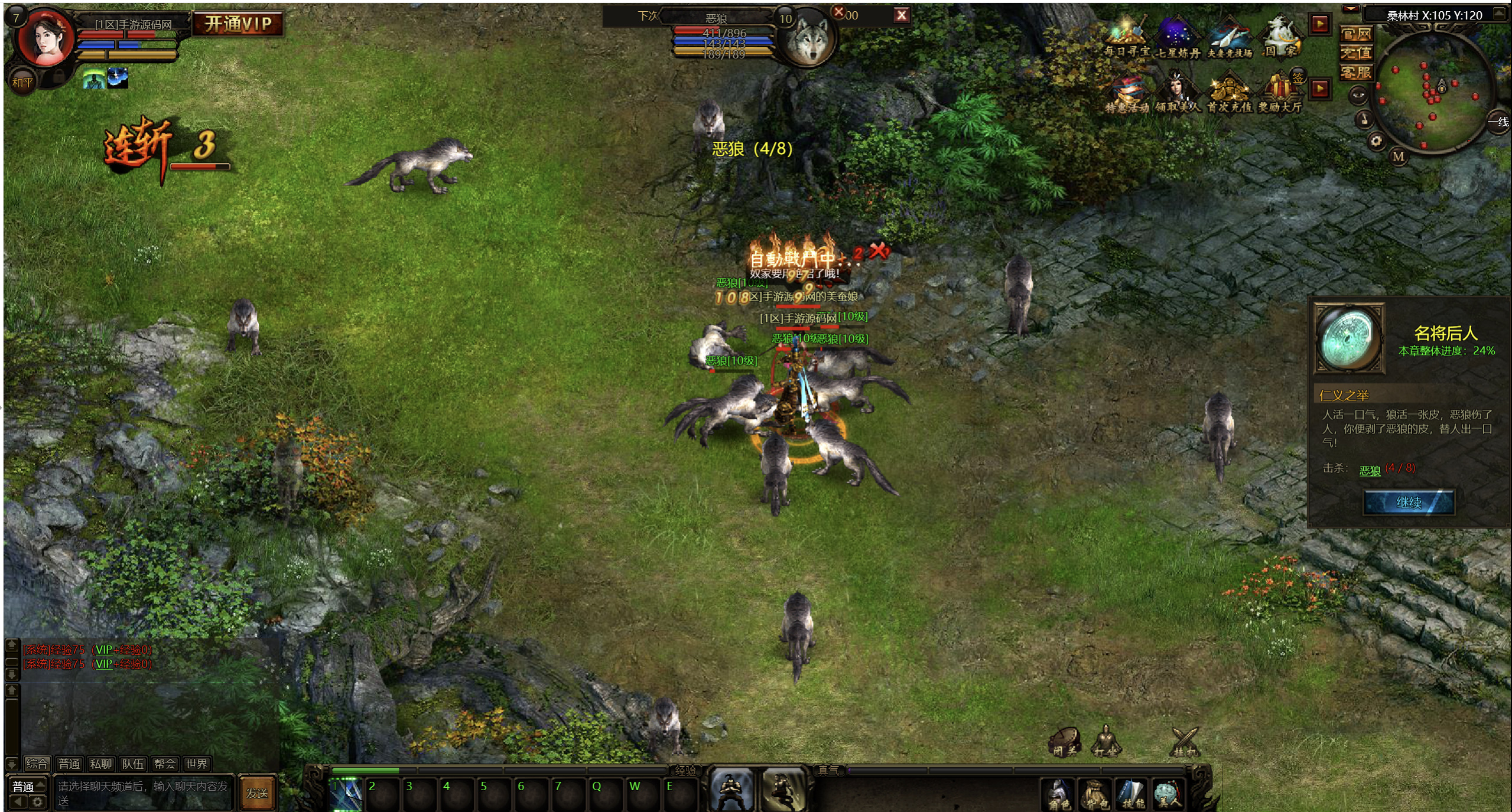Close the wolf target frame
The width and height of the screenshot is (1512, 812).
point(900,15)
